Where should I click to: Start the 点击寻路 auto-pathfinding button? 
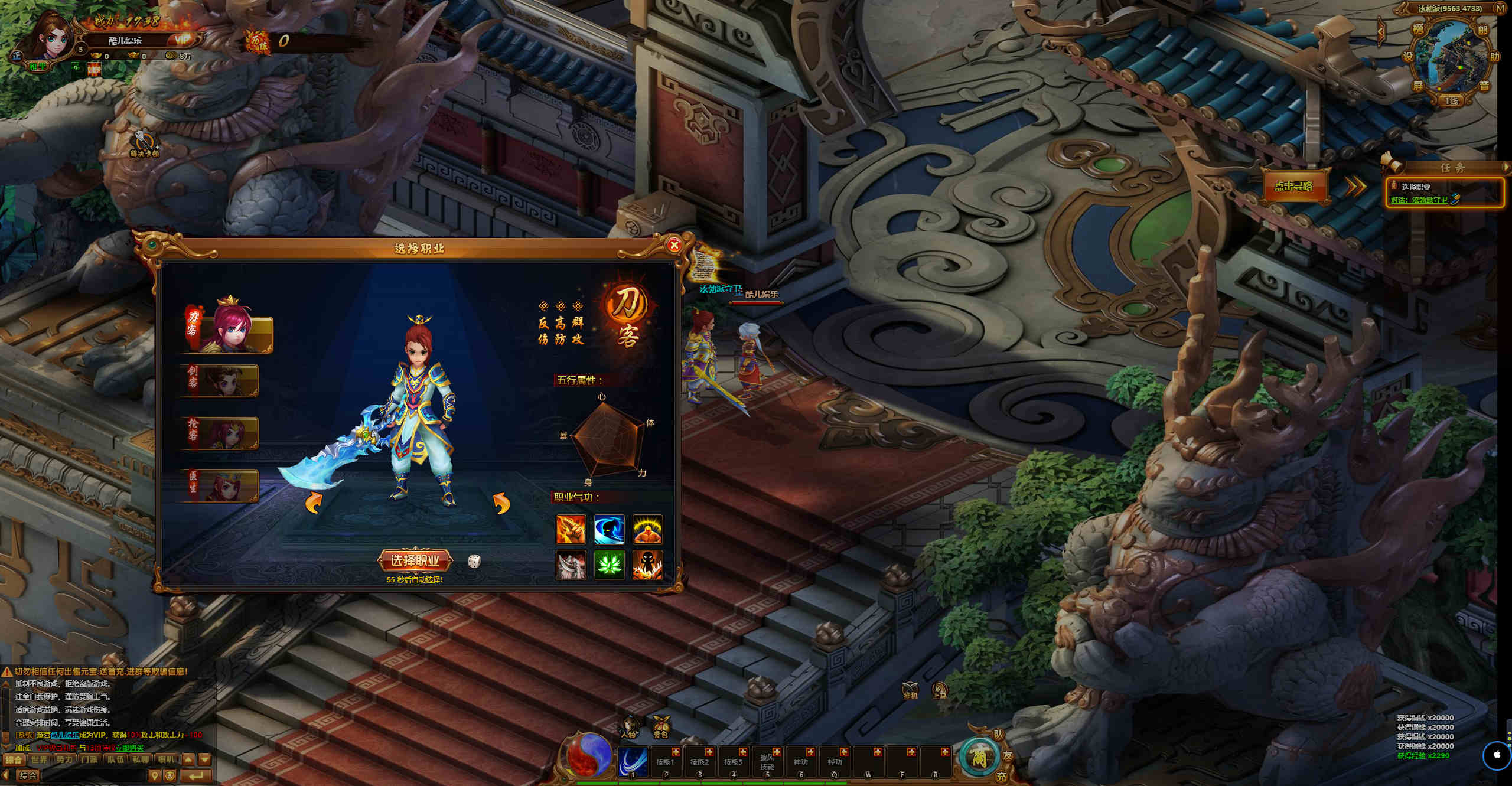(1293, 186)
